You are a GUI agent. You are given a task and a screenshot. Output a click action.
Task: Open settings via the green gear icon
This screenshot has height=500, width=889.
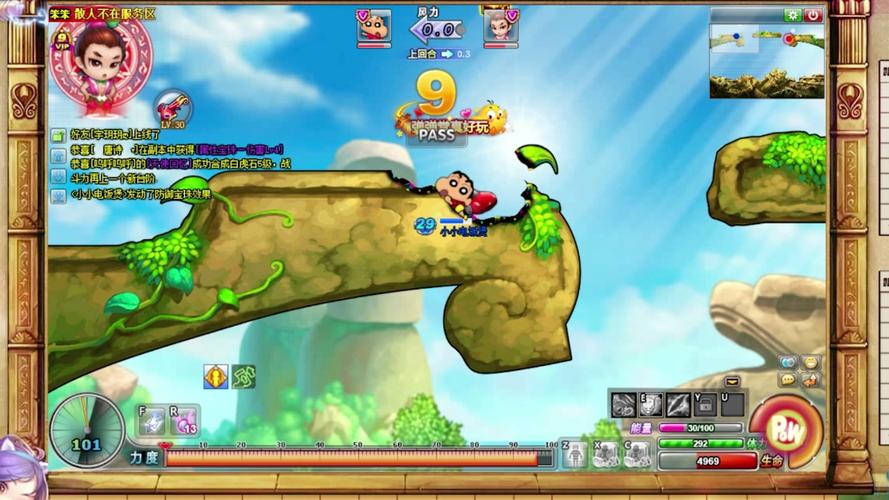click(793, 16)
